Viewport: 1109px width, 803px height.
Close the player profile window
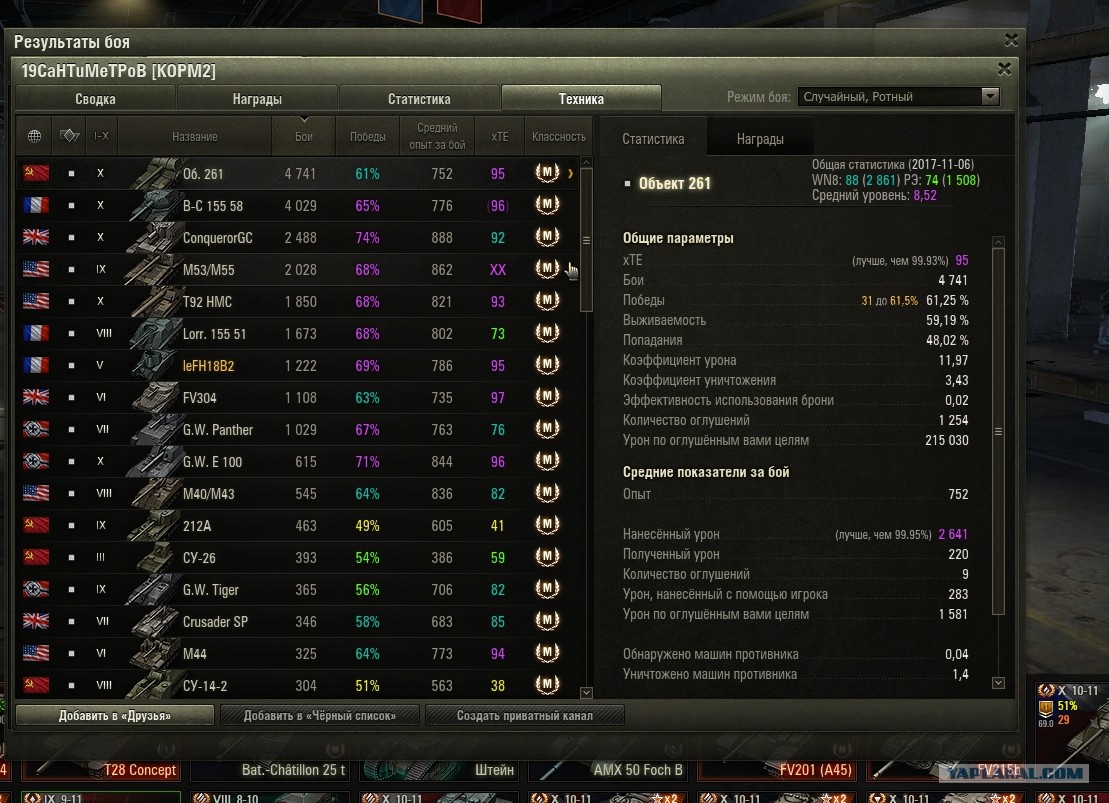coord(1004,69)
